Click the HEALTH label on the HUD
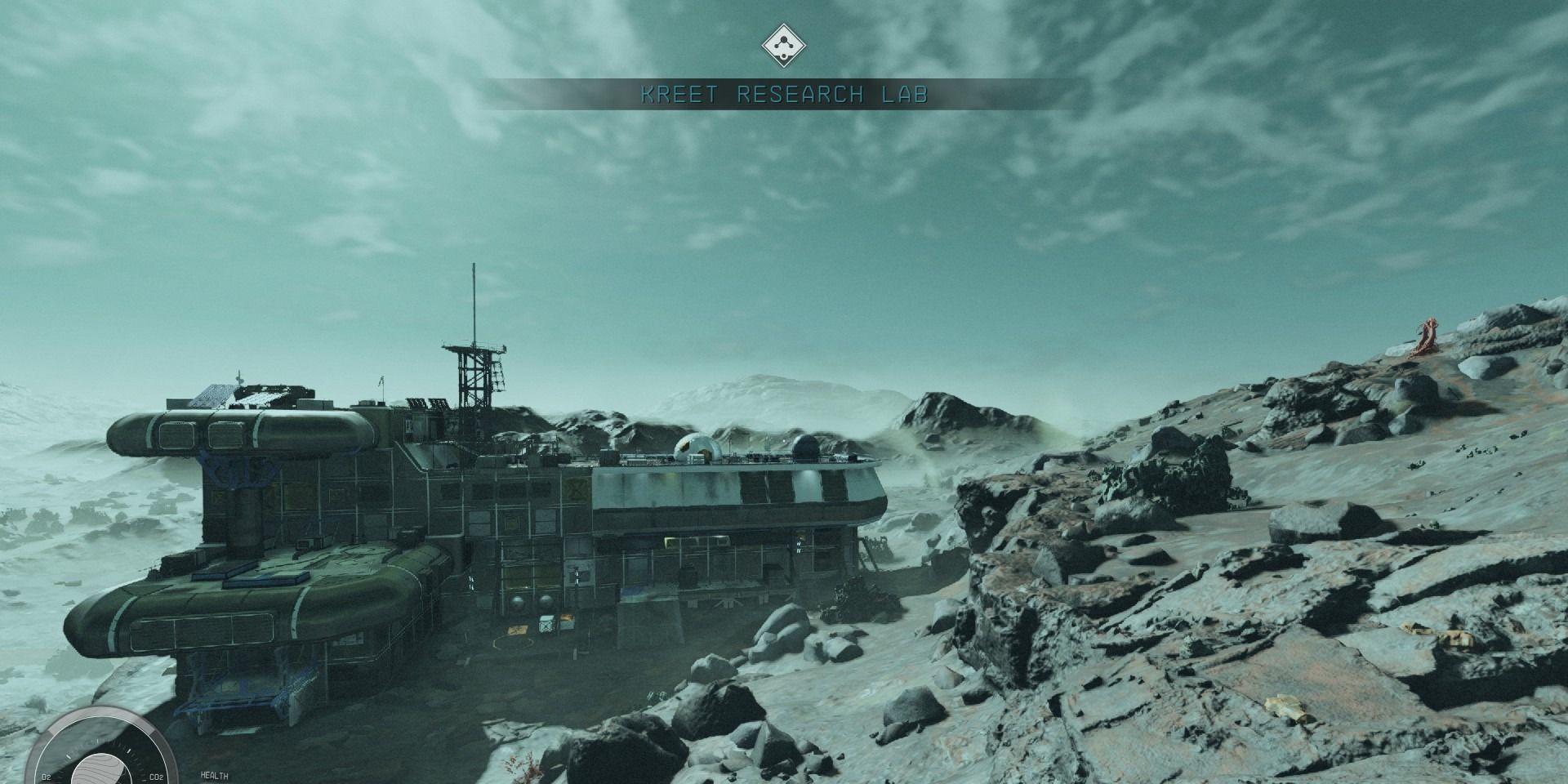Screen dimensions: 1568x784 [x=214, y=776]
